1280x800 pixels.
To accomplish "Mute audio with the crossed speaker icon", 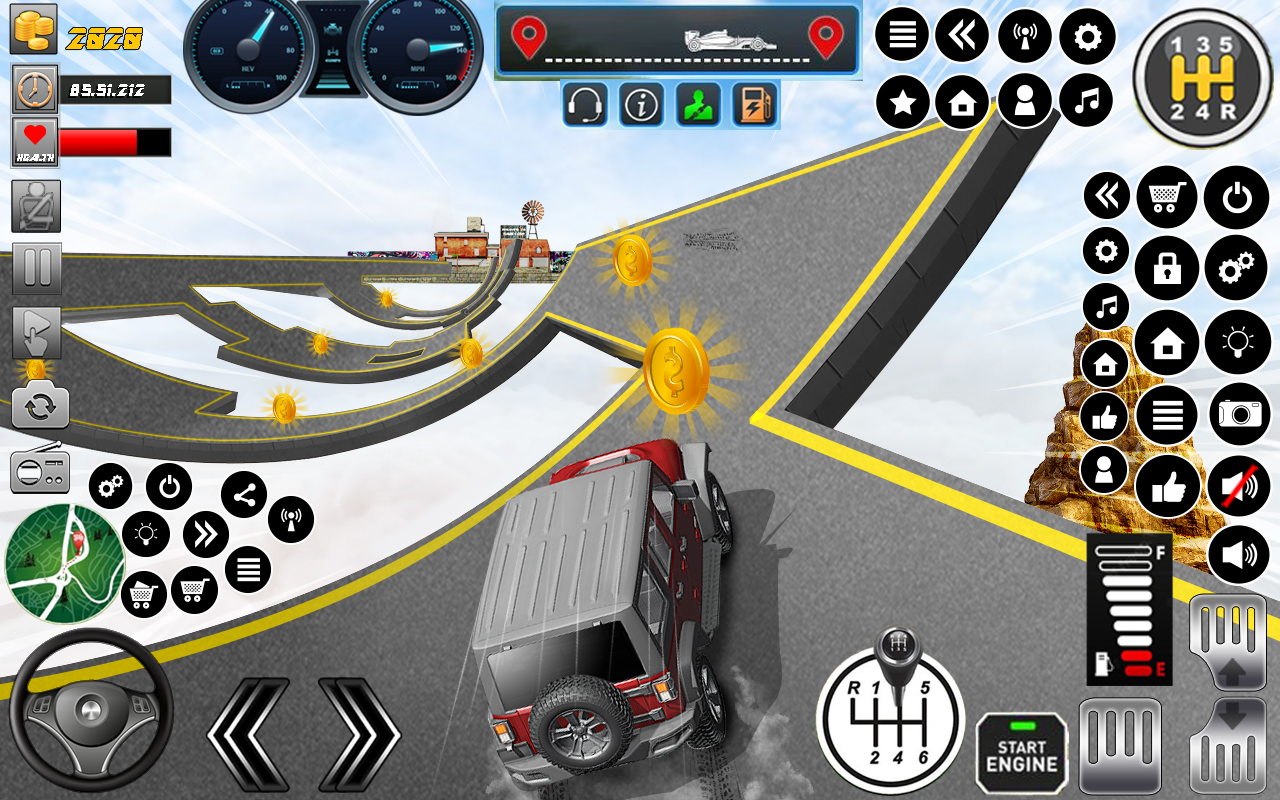I will coord(1237,486).
